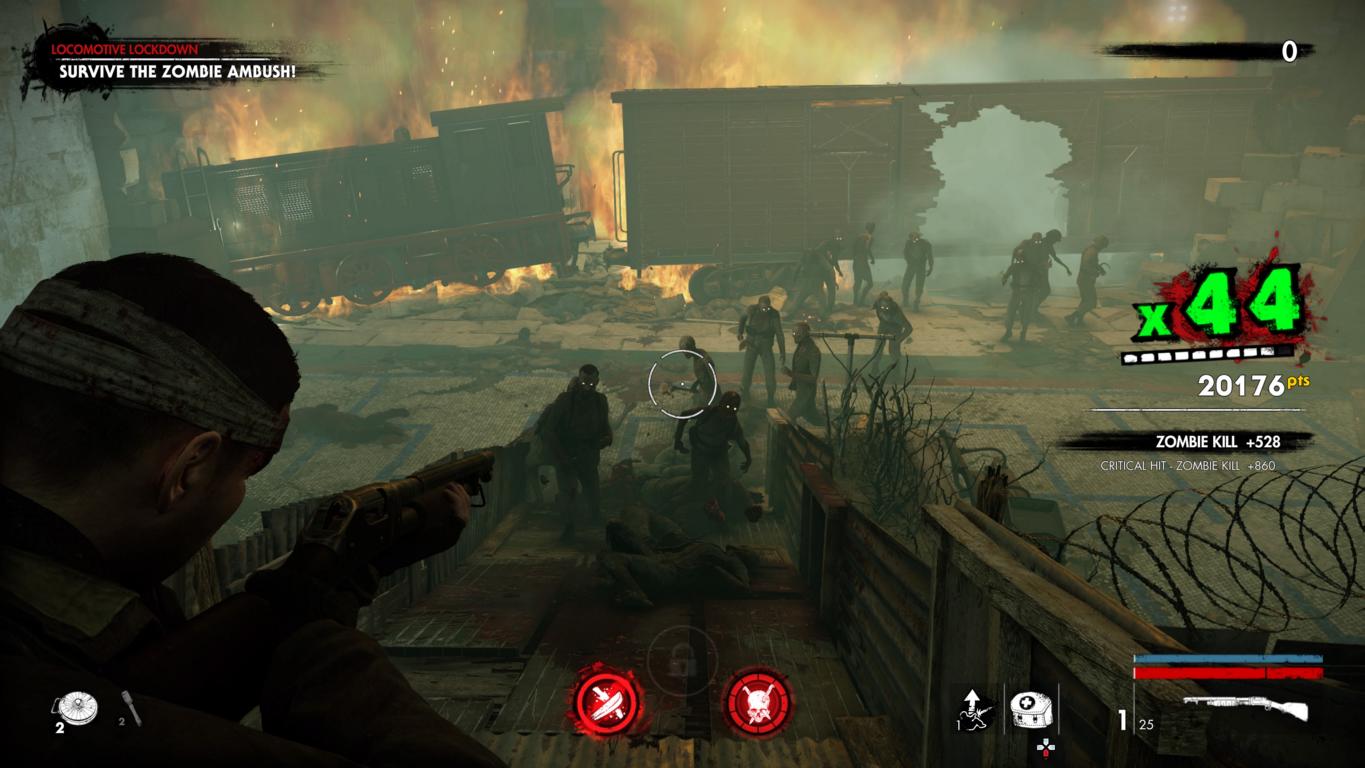Viewport: 1365px width, 768px height.
Task: Activate the red machete melee ability
Action: [606, 701]
